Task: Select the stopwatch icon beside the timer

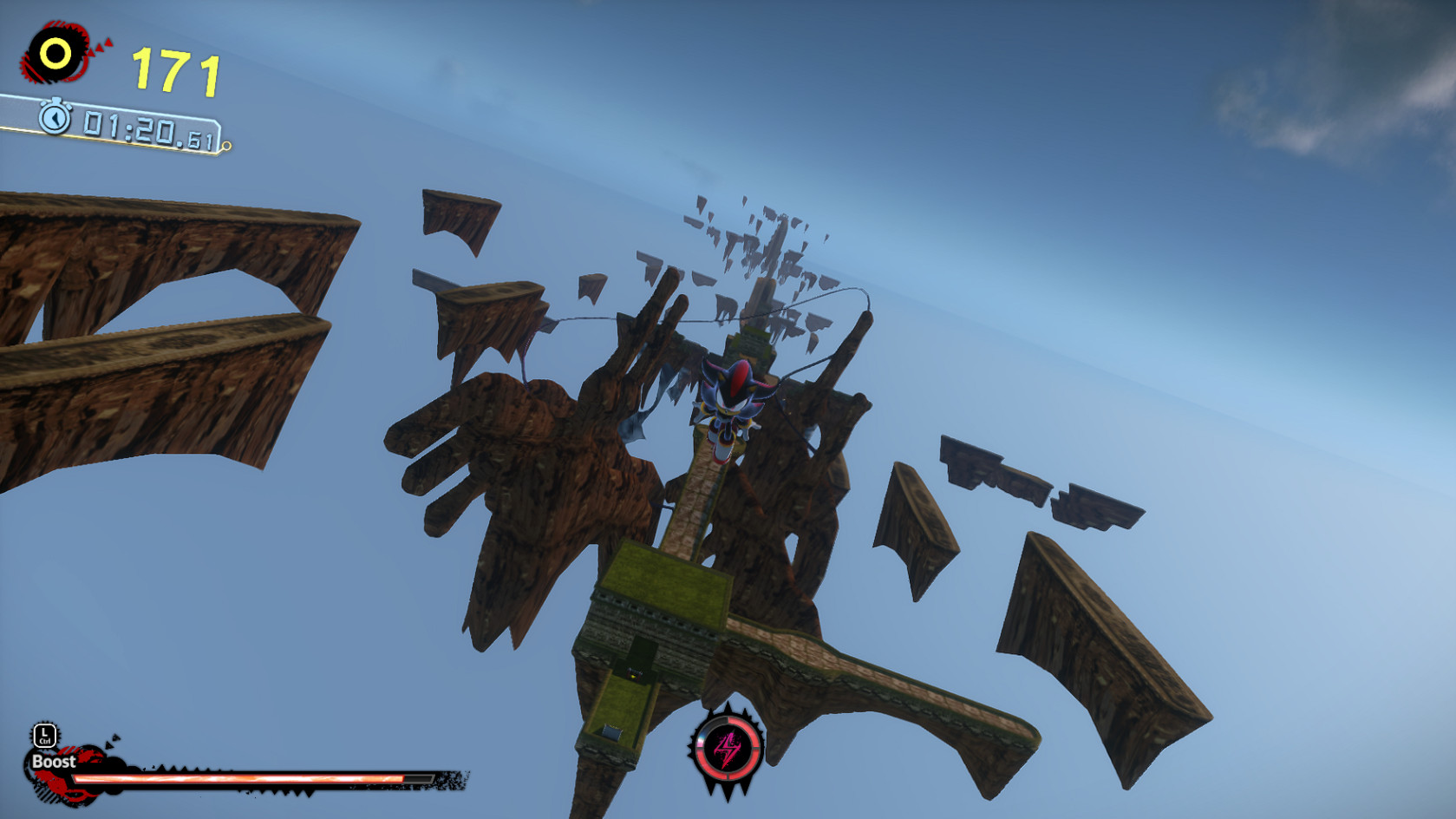Action: [x=54, y=117]
